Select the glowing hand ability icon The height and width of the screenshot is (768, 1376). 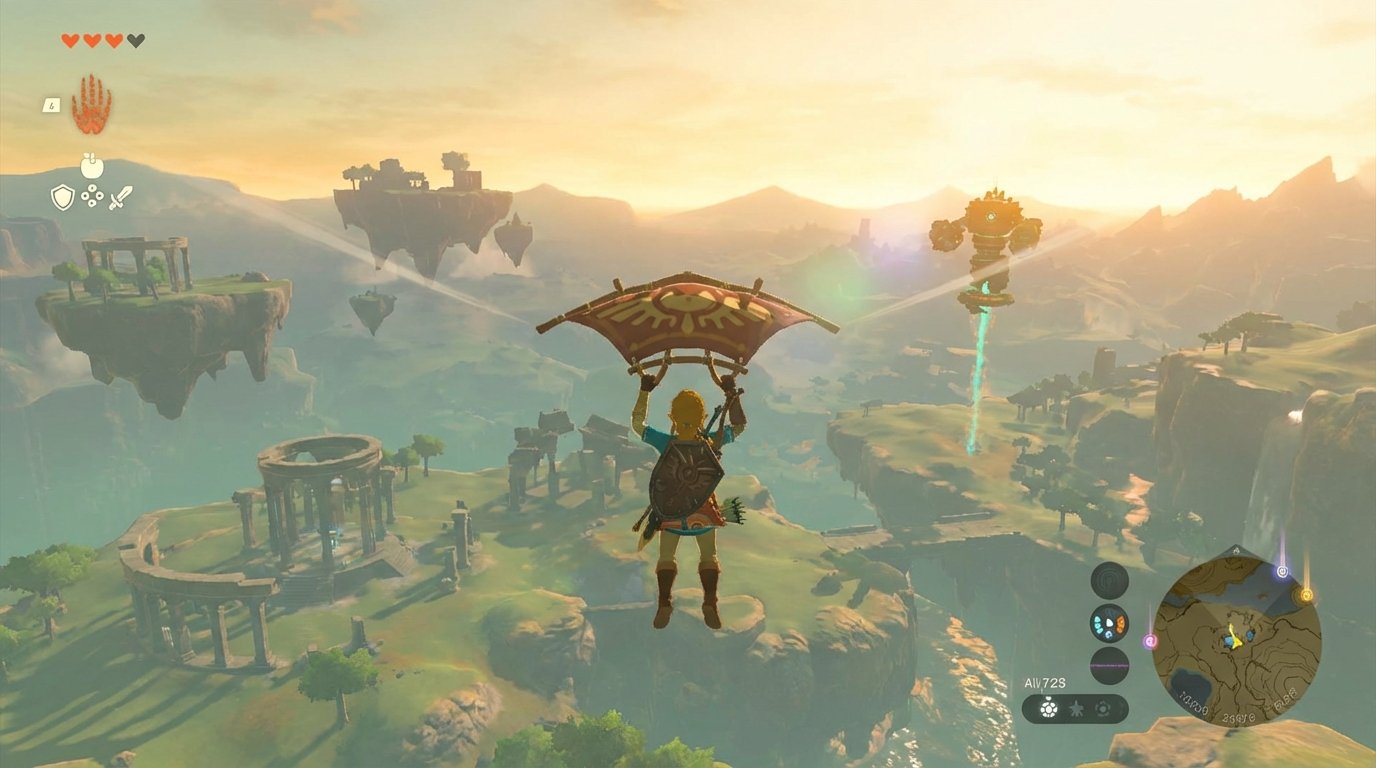click(92, 106)
